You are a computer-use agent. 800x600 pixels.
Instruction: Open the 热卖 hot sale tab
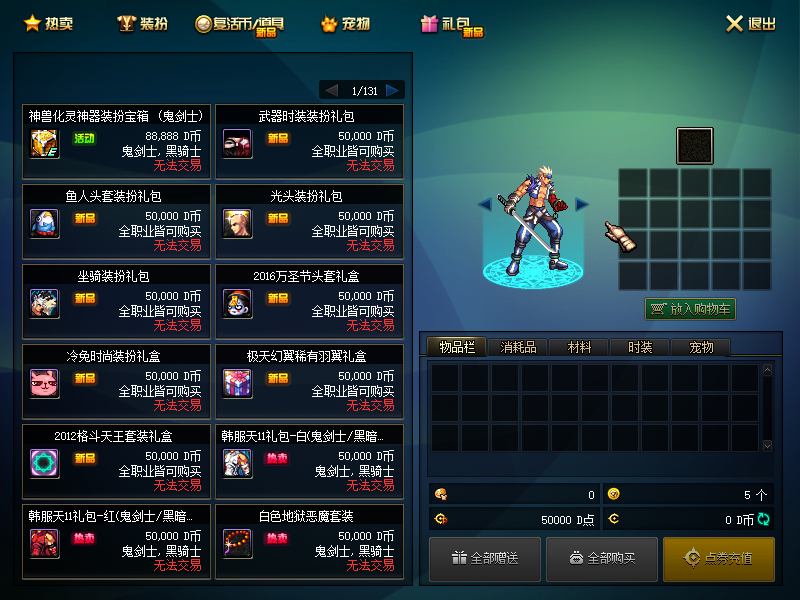[48, 23]
